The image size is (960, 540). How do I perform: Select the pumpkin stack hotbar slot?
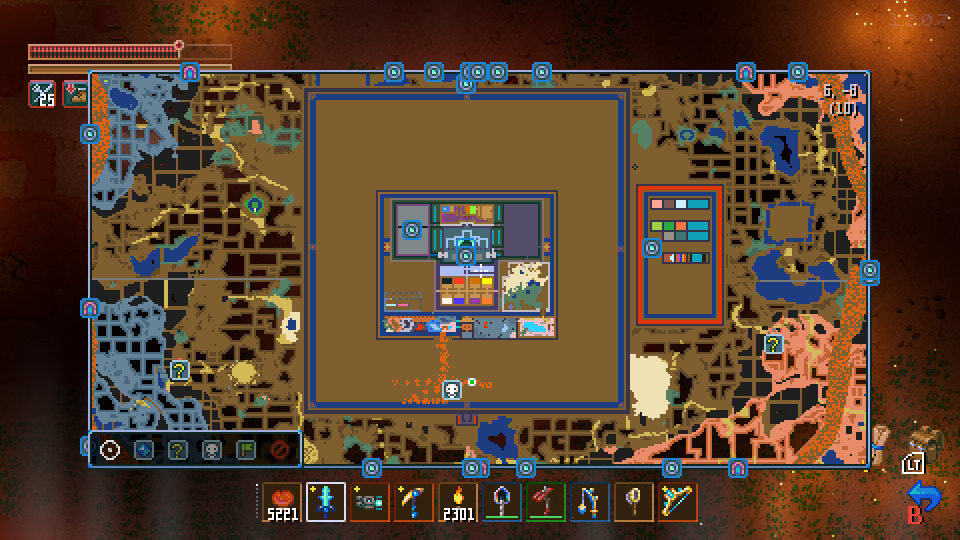point(282,502)
